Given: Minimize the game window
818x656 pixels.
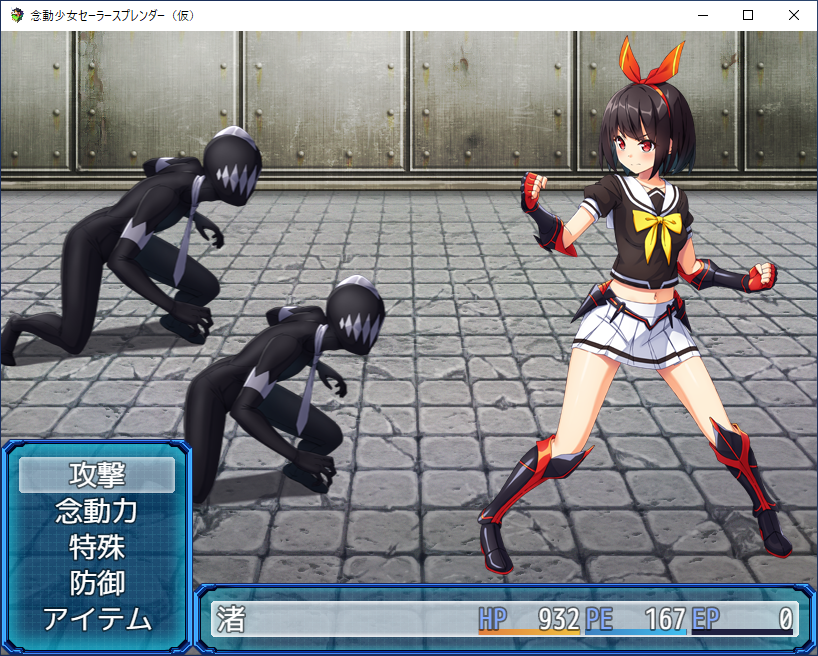Looking at the screenshot, I should [x=702, y=15].
